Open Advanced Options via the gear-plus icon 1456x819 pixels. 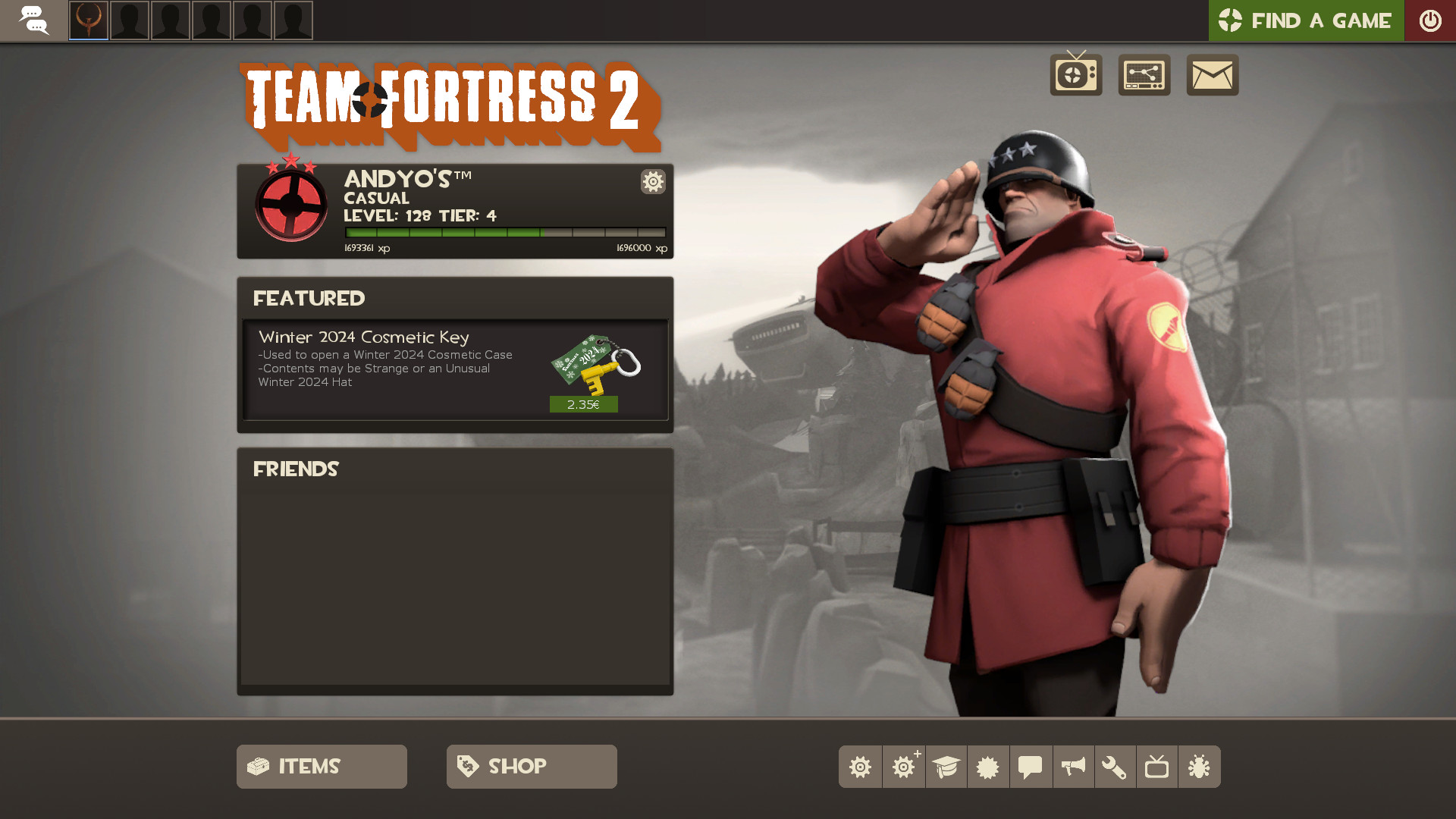(903, 767)
